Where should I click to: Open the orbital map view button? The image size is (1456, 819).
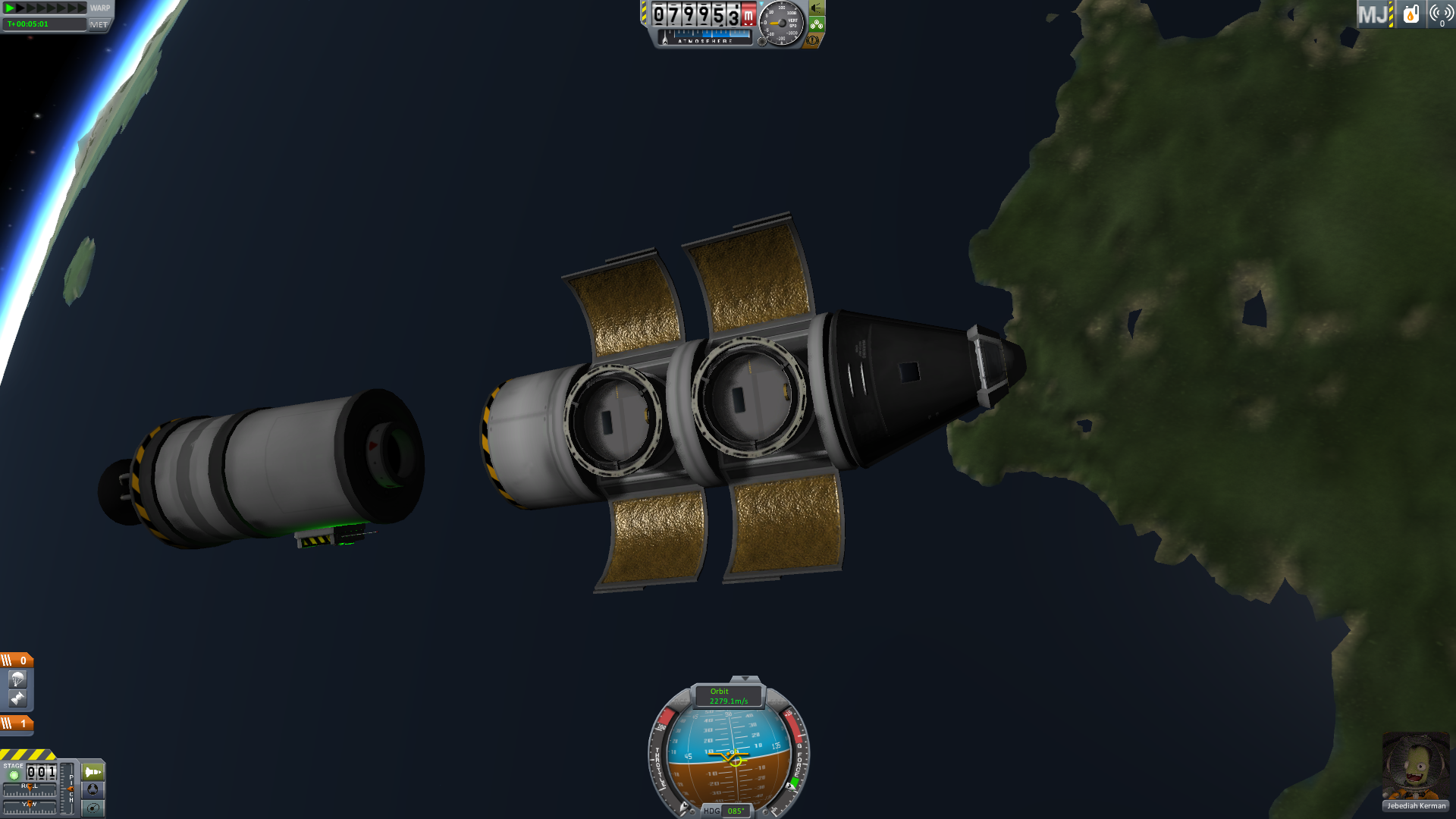tap(93, 808)
